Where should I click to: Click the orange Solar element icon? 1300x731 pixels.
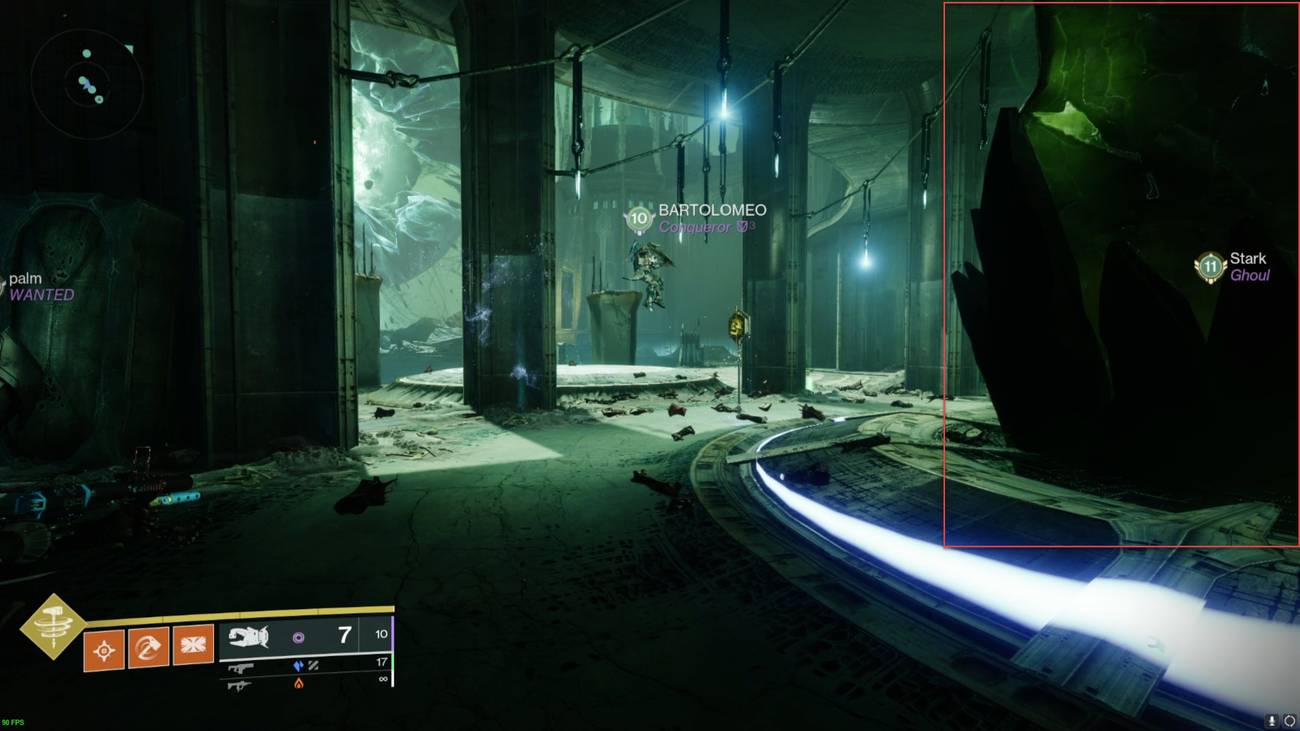pos(297,683)
